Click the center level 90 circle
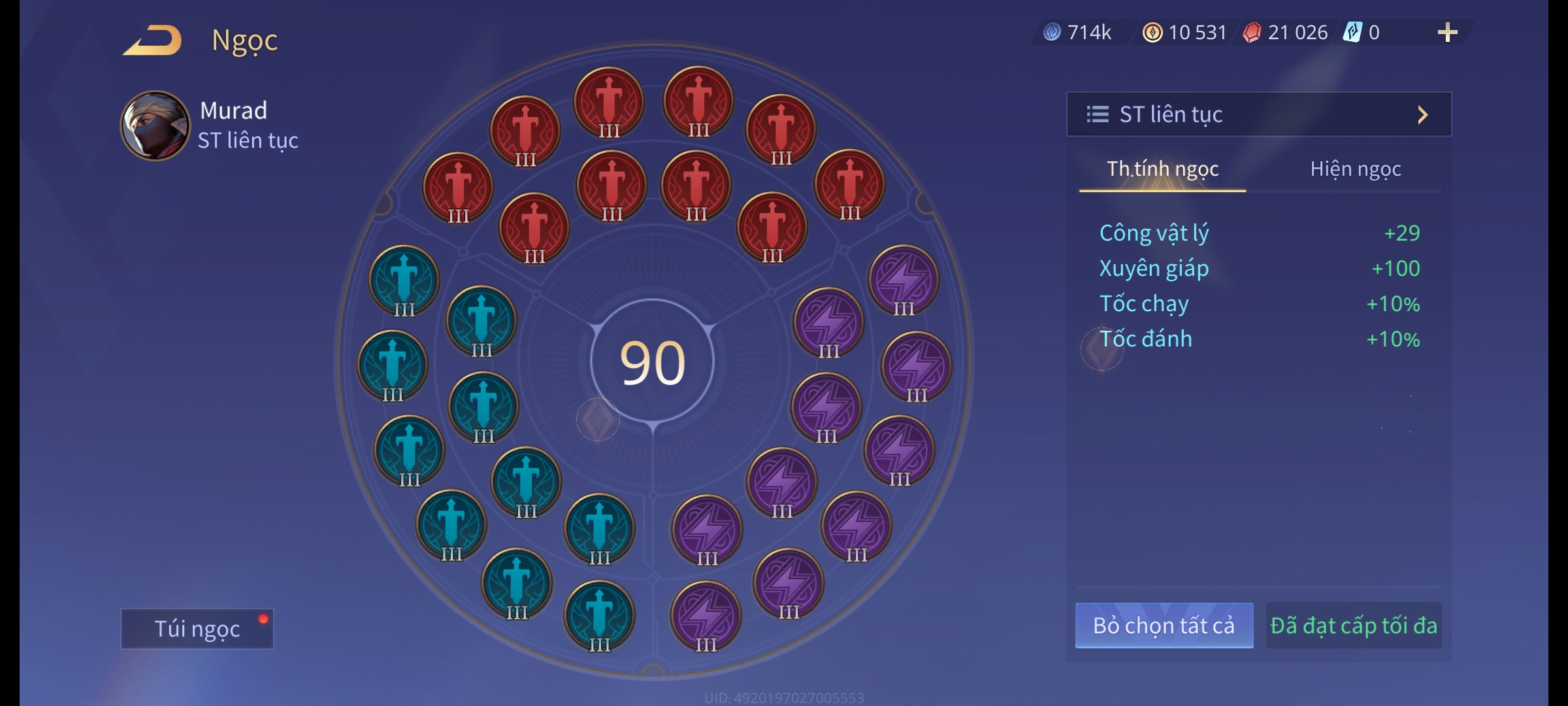Image resolution: width=1568 pixels, height=706 pixels. [652, 362]
